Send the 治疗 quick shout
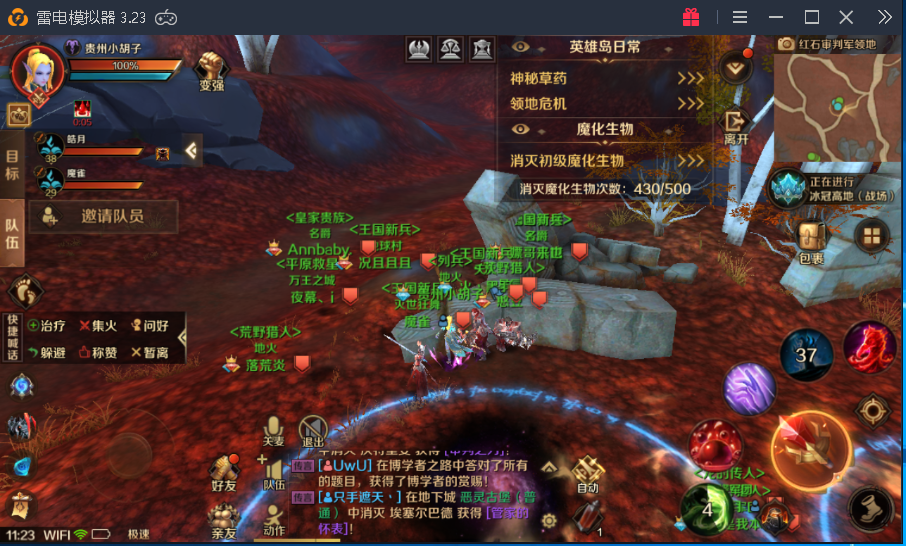This screenshot has height=546, width=906. [x=47, y=325]
